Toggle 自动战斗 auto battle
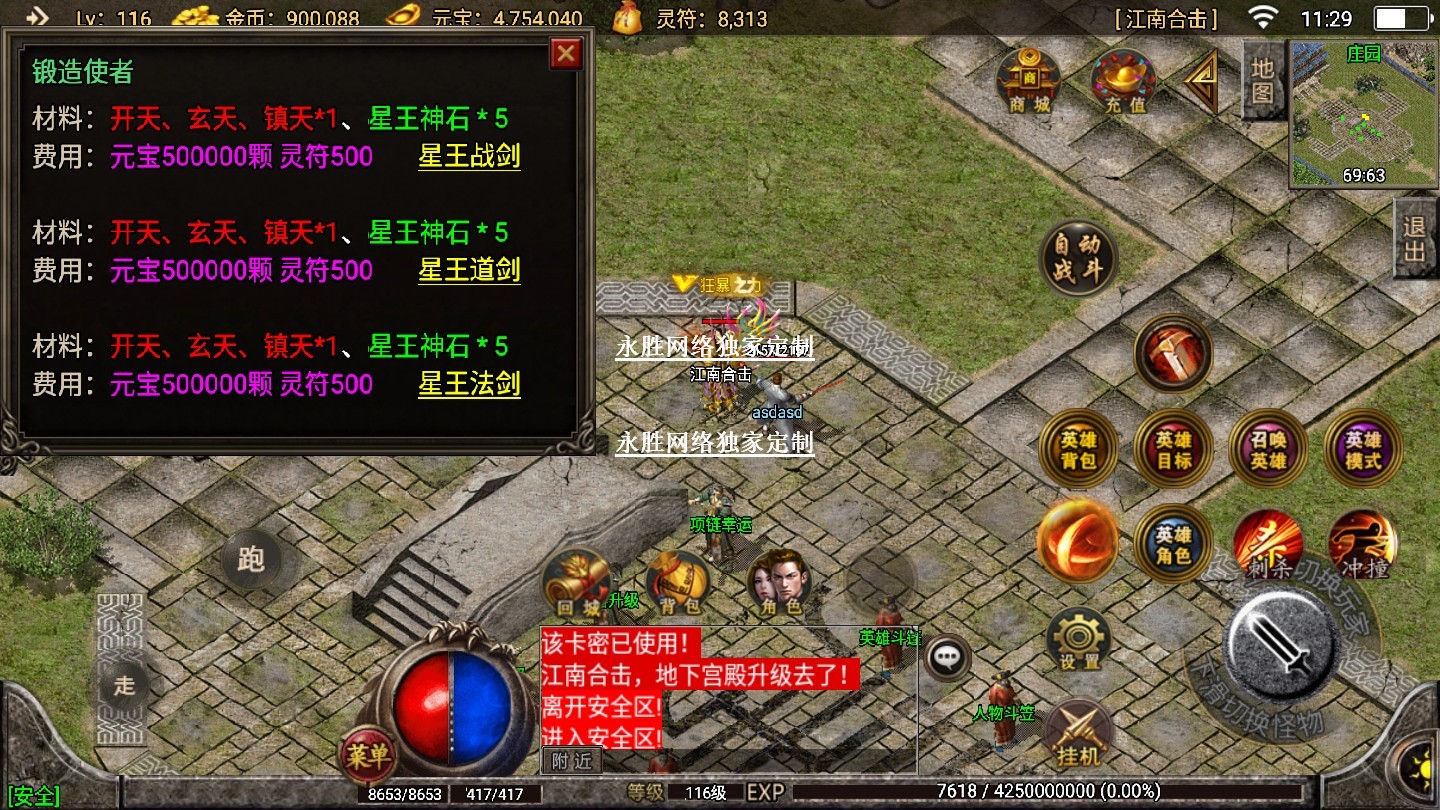This screenshot has width=1440, height=810. [x=1076, y=257]
